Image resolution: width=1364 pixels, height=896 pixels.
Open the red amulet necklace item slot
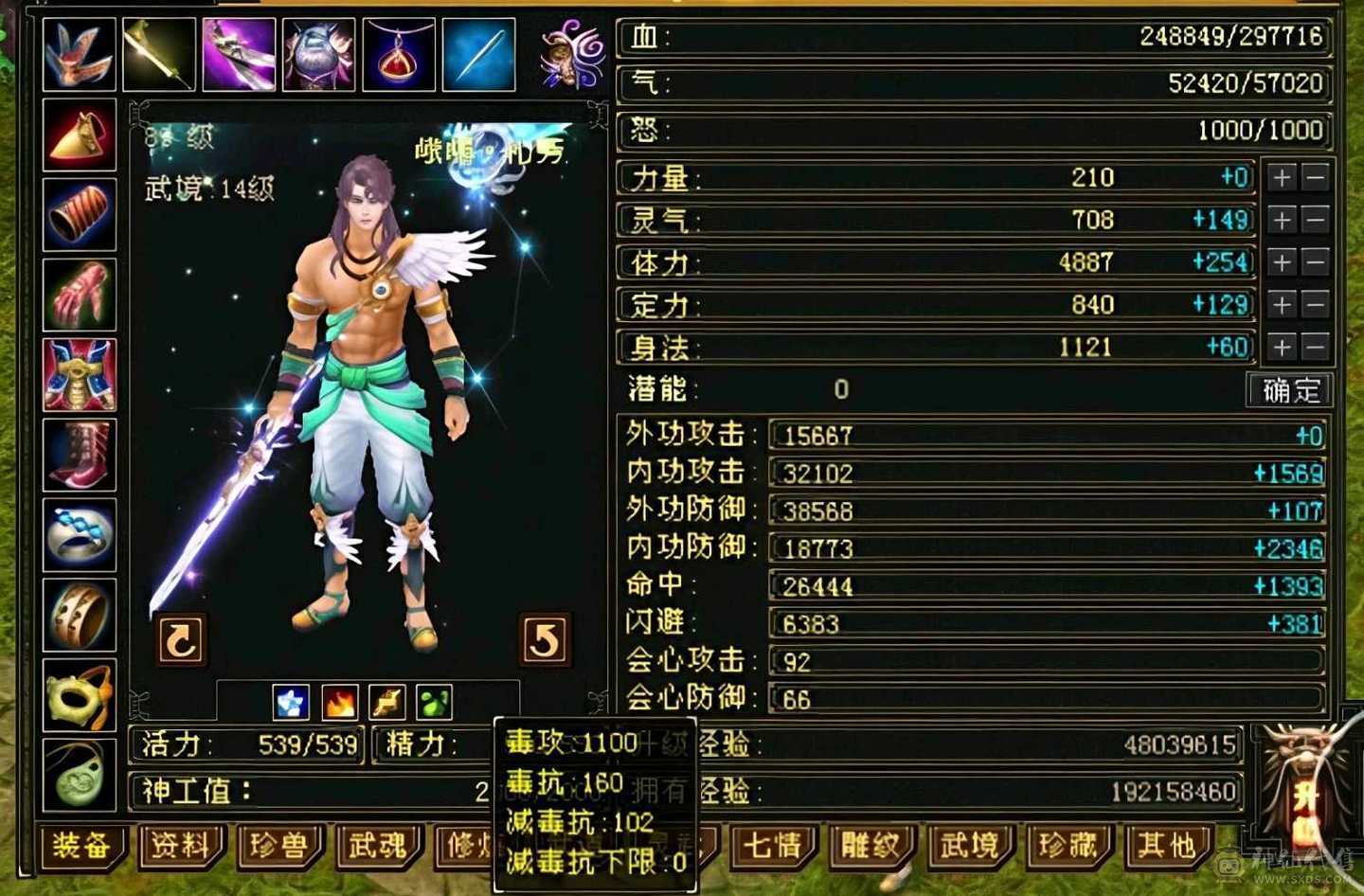click(398, 54)
